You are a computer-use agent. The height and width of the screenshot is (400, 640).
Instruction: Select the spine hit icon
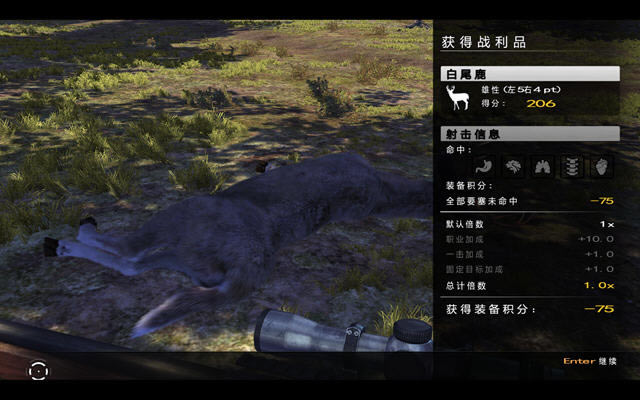(571, 166)
